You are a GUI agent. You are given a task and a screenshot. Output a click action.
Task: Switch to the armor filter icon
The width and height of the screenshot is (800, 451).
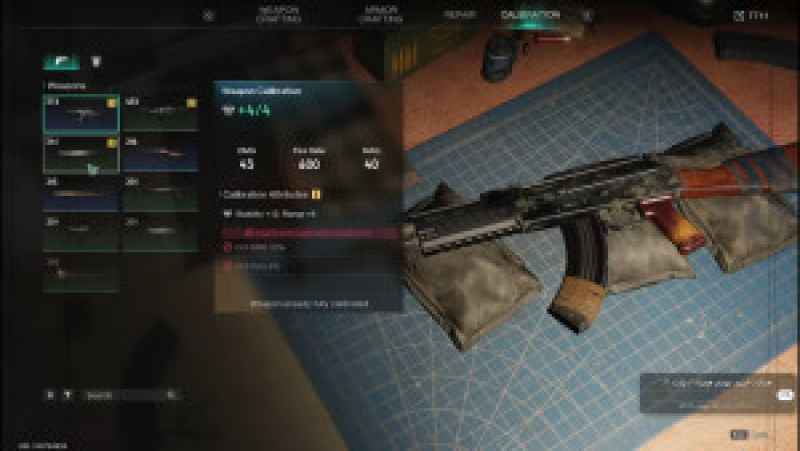tap(96, 62)
